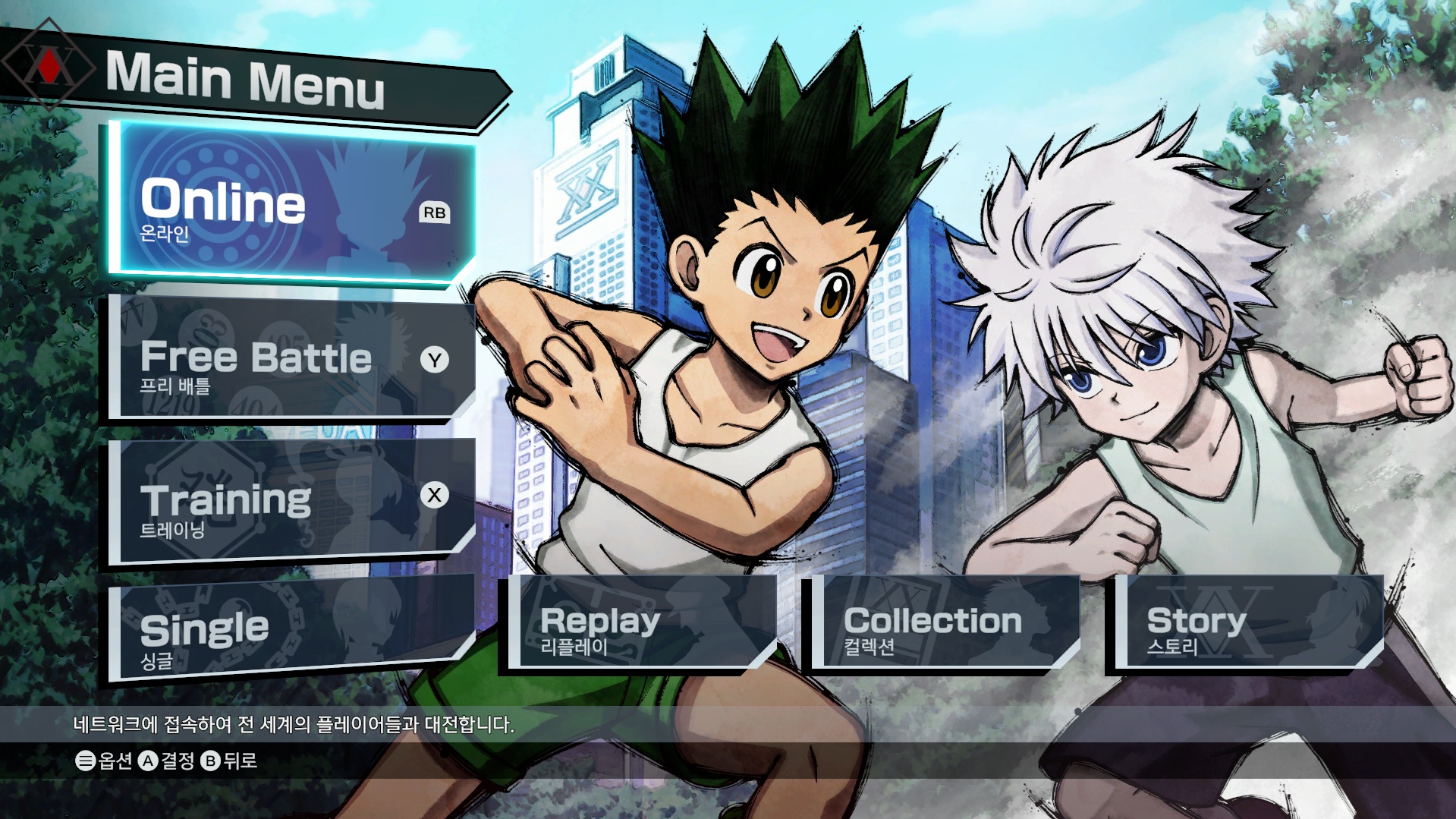Open the Free Battle mode
This screenshot has width=1456, height=819.
click(292, 359)
